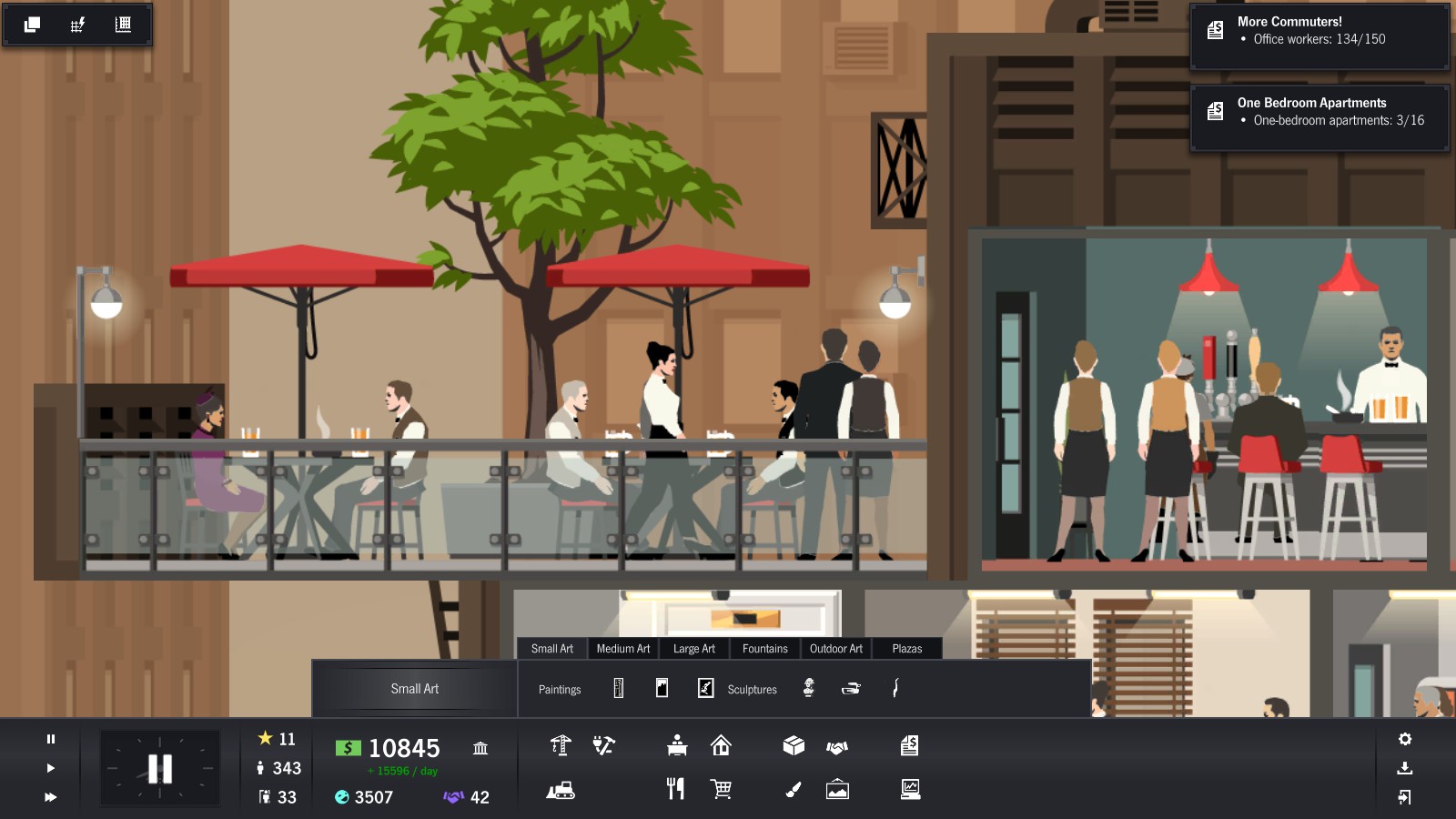Image resolution: width=1456 pixels, height=819 pixels.
Task: Pause the game simulation
Action: coord(50,737)
